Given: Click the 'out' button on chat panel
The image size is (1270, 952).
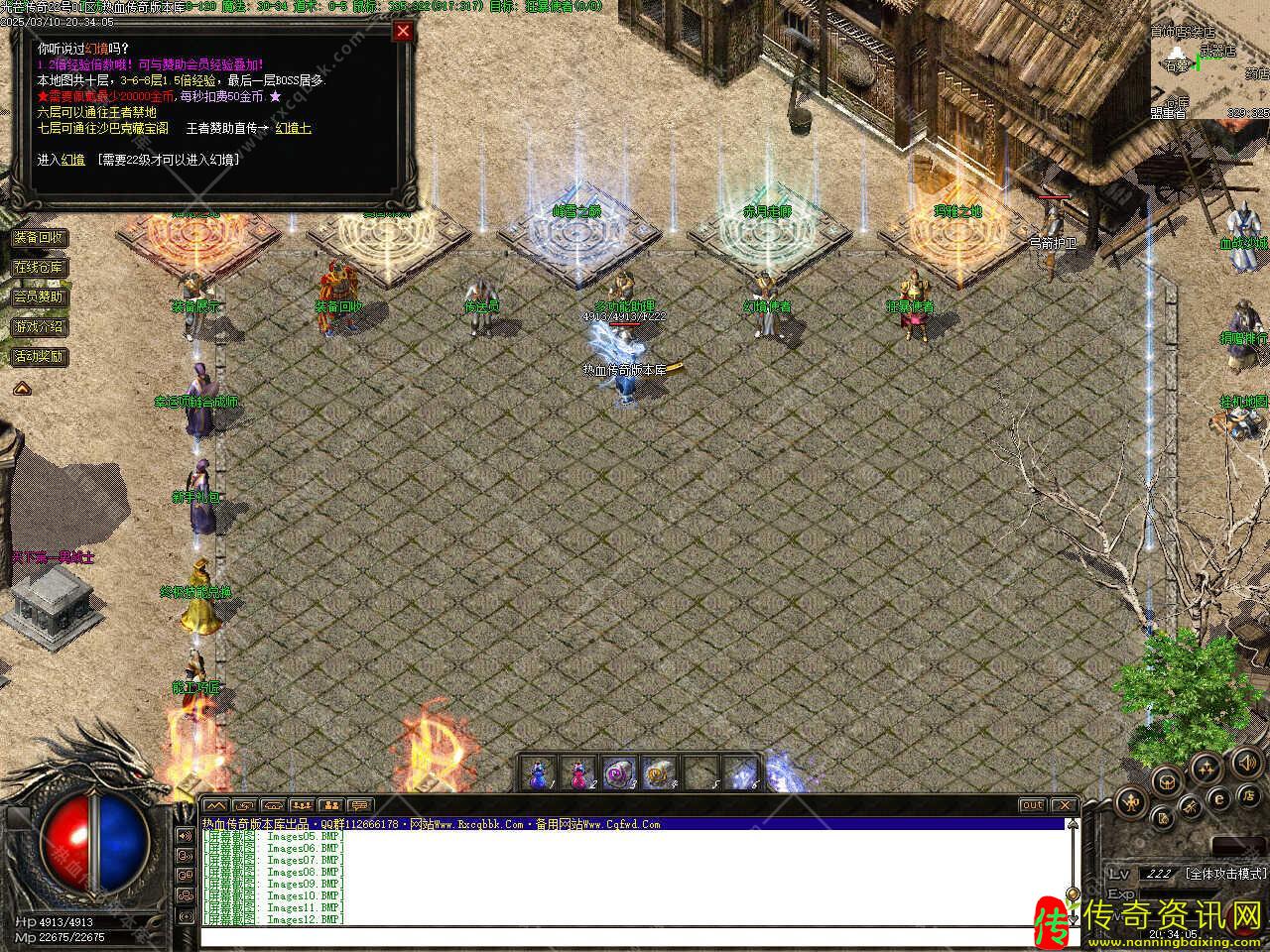Looking at the screenshot, I should (x=1032, y=805).
